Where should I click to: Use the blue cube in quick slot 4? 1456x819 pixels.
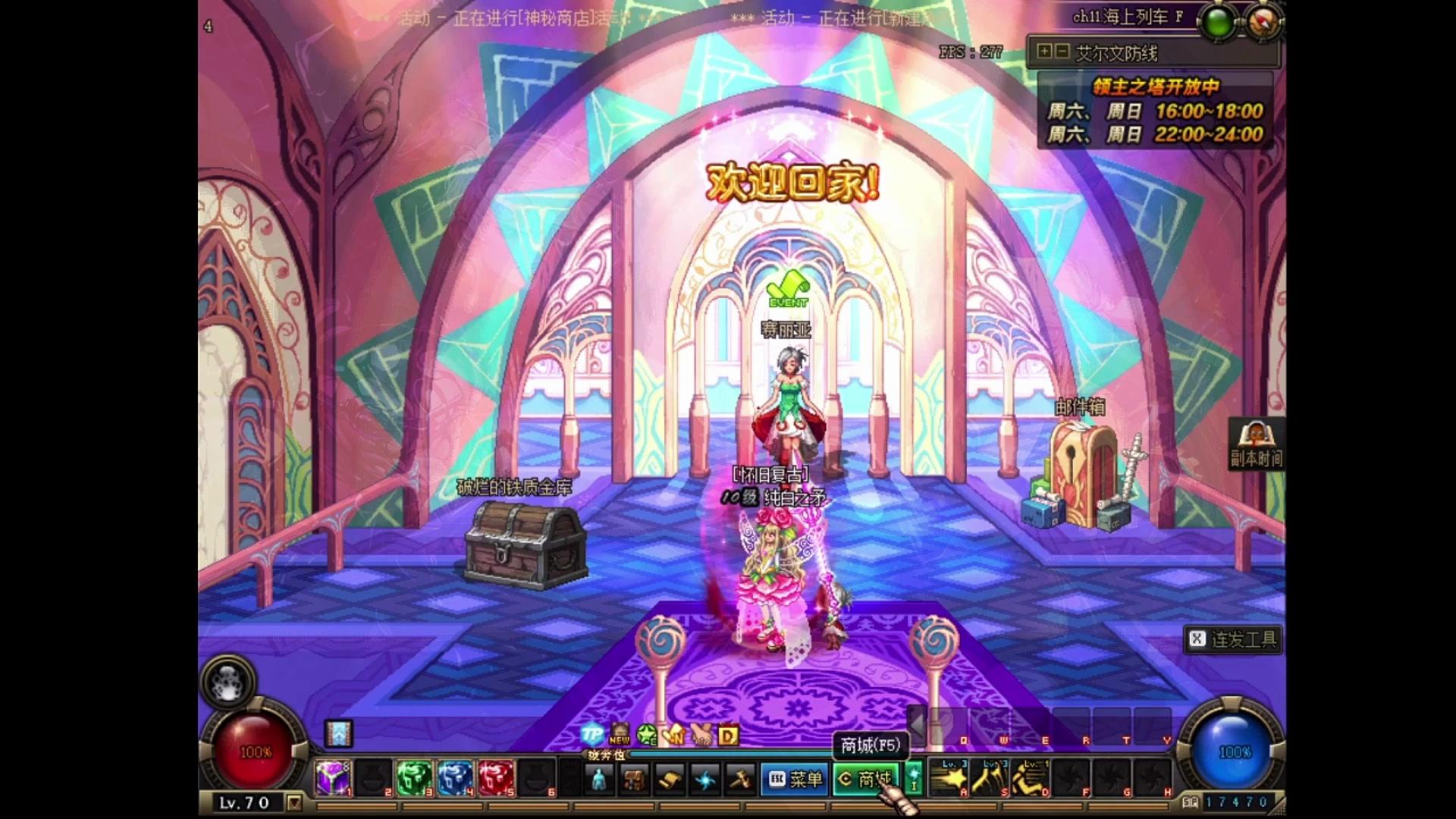click(455, 779)
